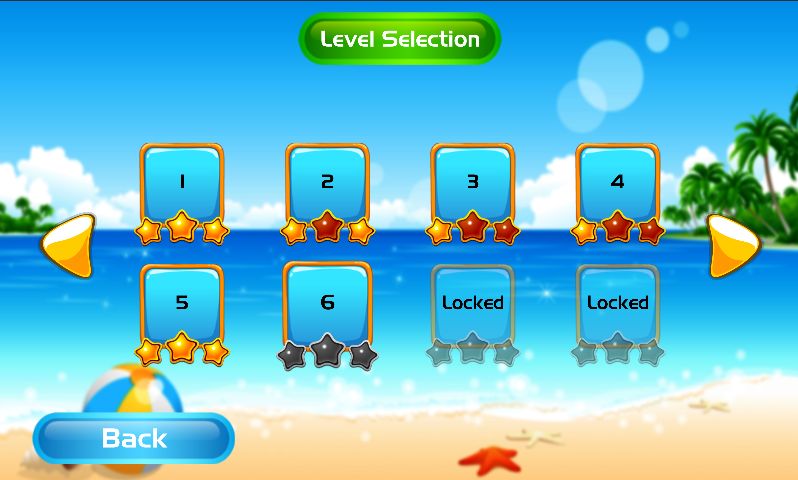This screenshot has height=480, width=798.
Task: Go back with the Back button
Action: click(134, 438)
